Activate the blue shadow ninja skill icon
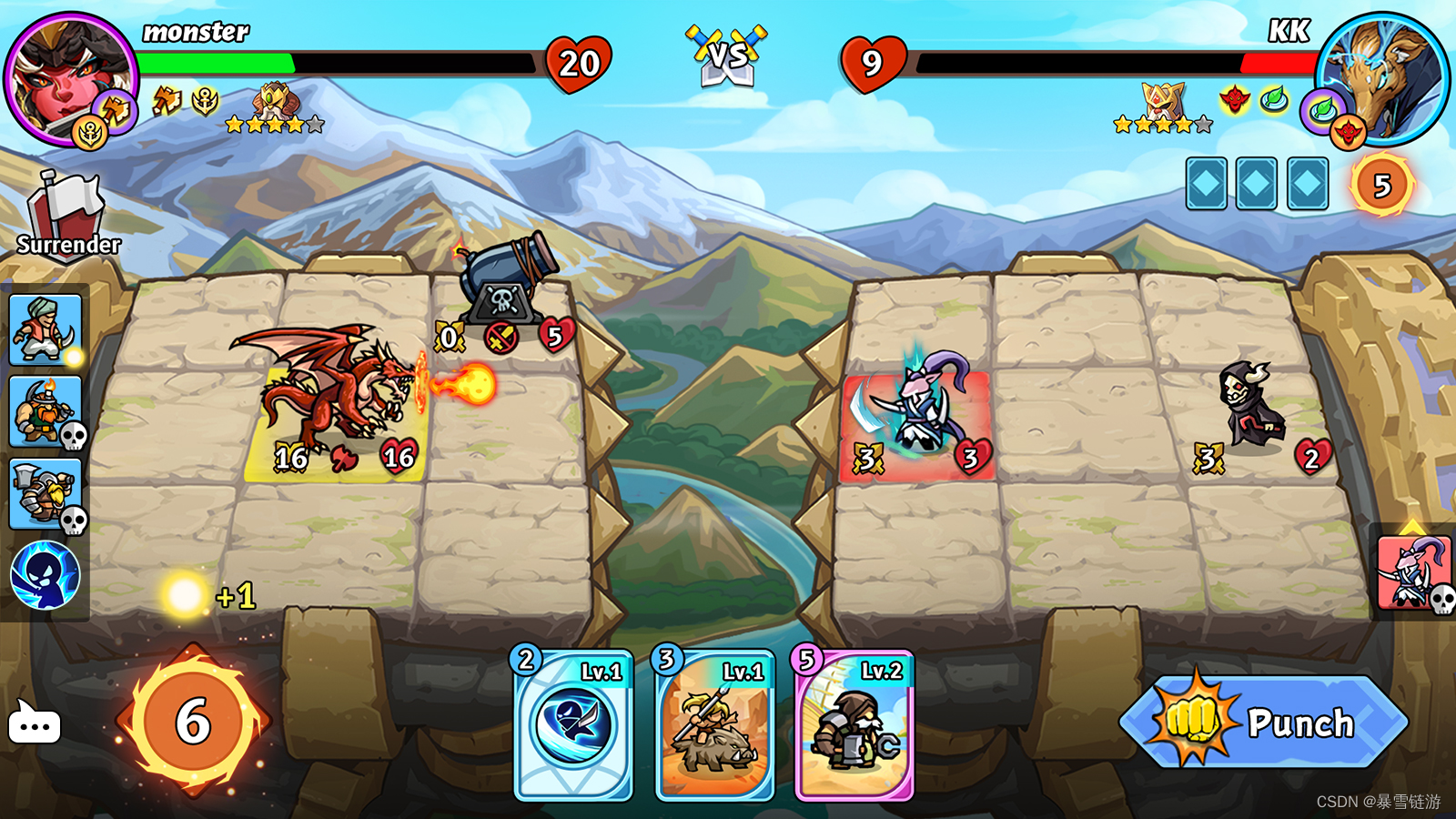 pyautogui.click(x=45, y=575)
